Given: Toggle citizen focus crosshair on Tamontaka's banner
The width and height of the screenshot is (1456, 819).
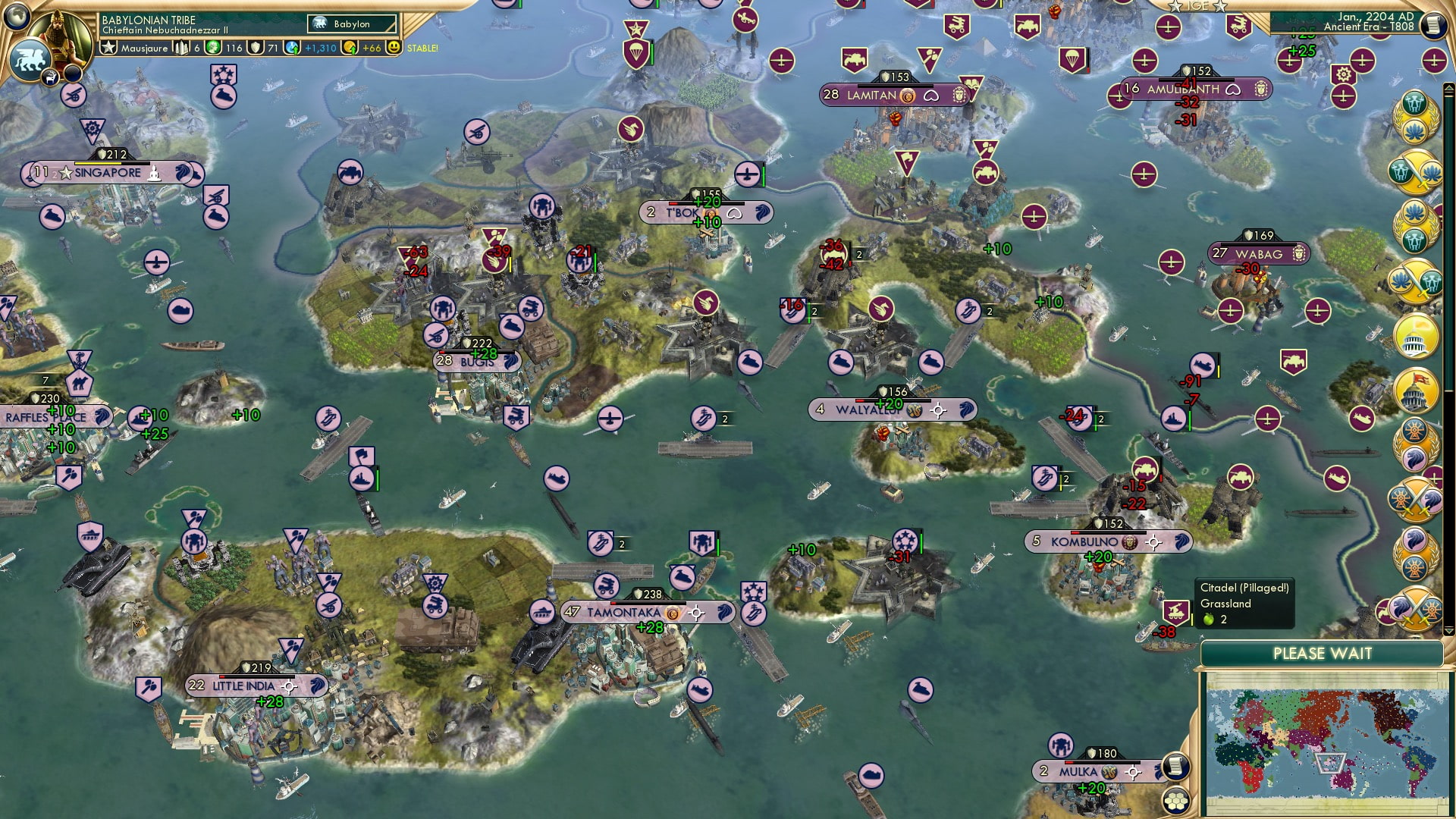Looking at the screenshot, I should (695, 612).
